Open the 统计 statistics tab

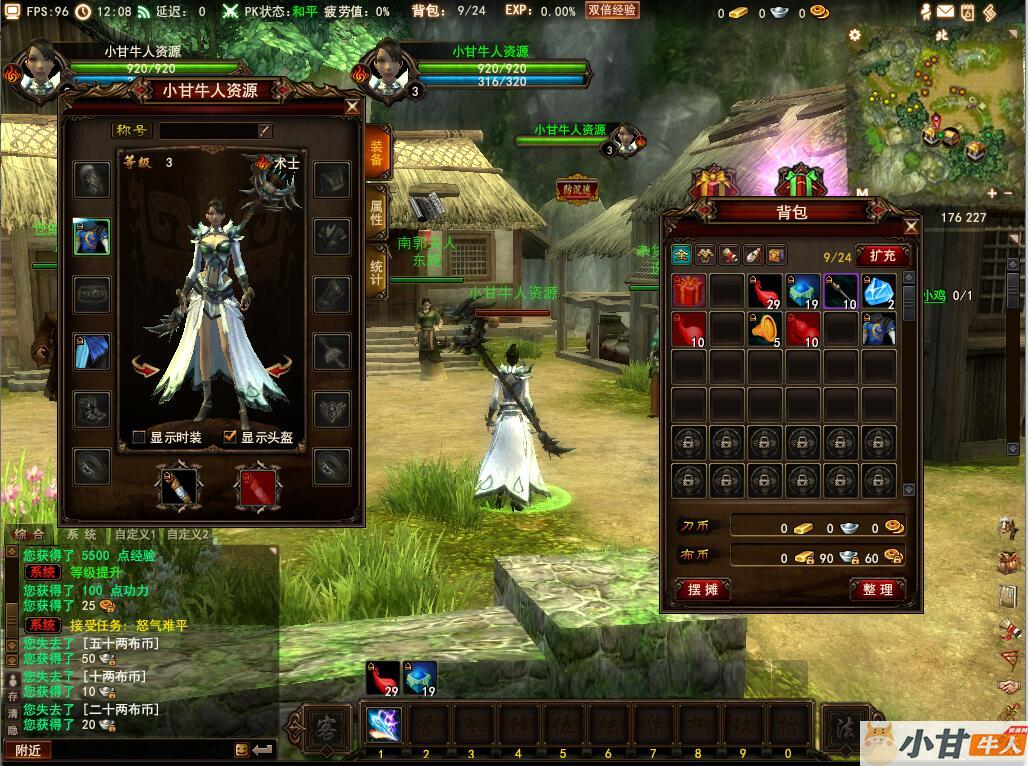tap(376, 267)
